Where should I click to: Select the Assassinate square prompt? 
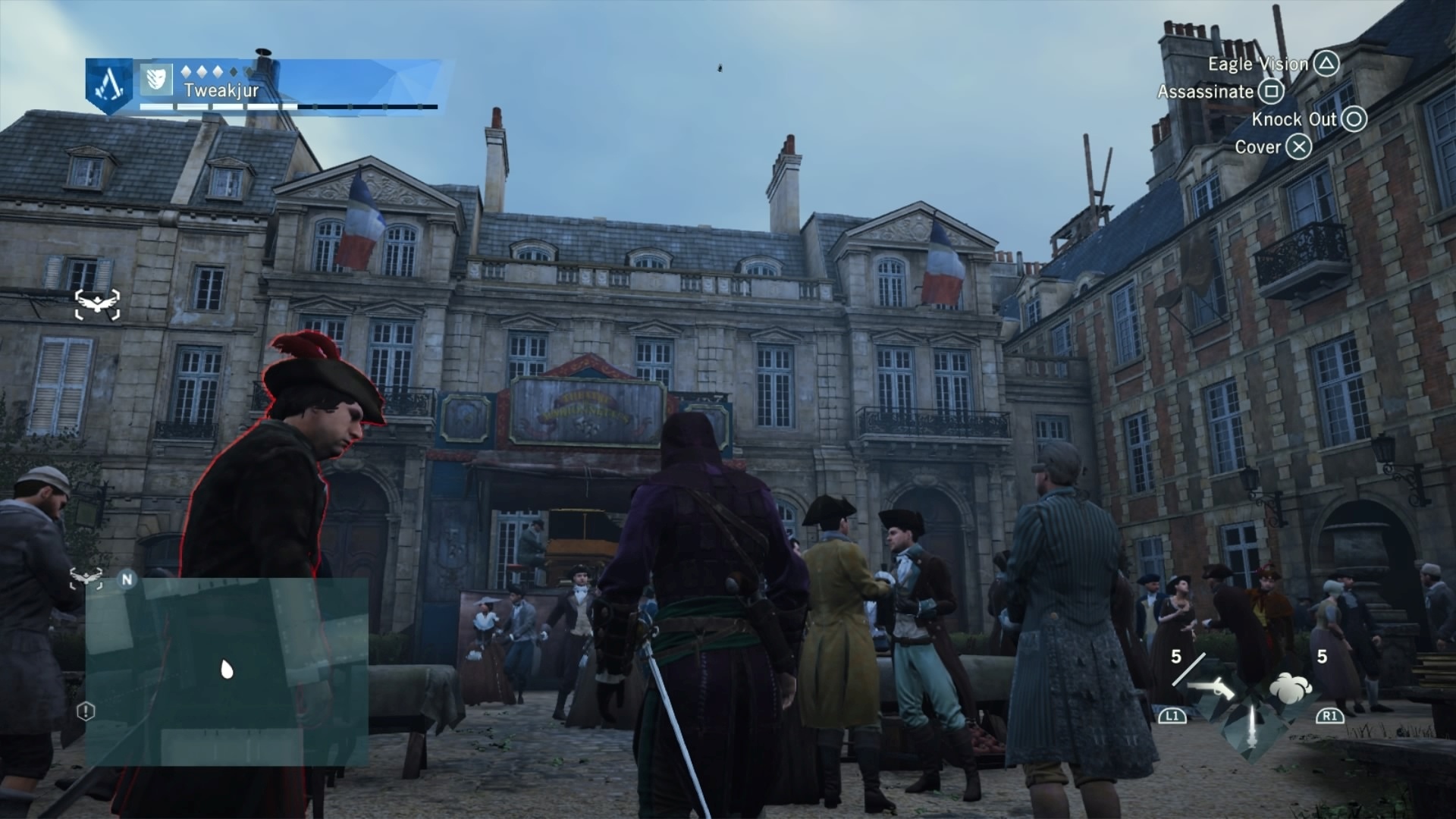coord(1272,92)
